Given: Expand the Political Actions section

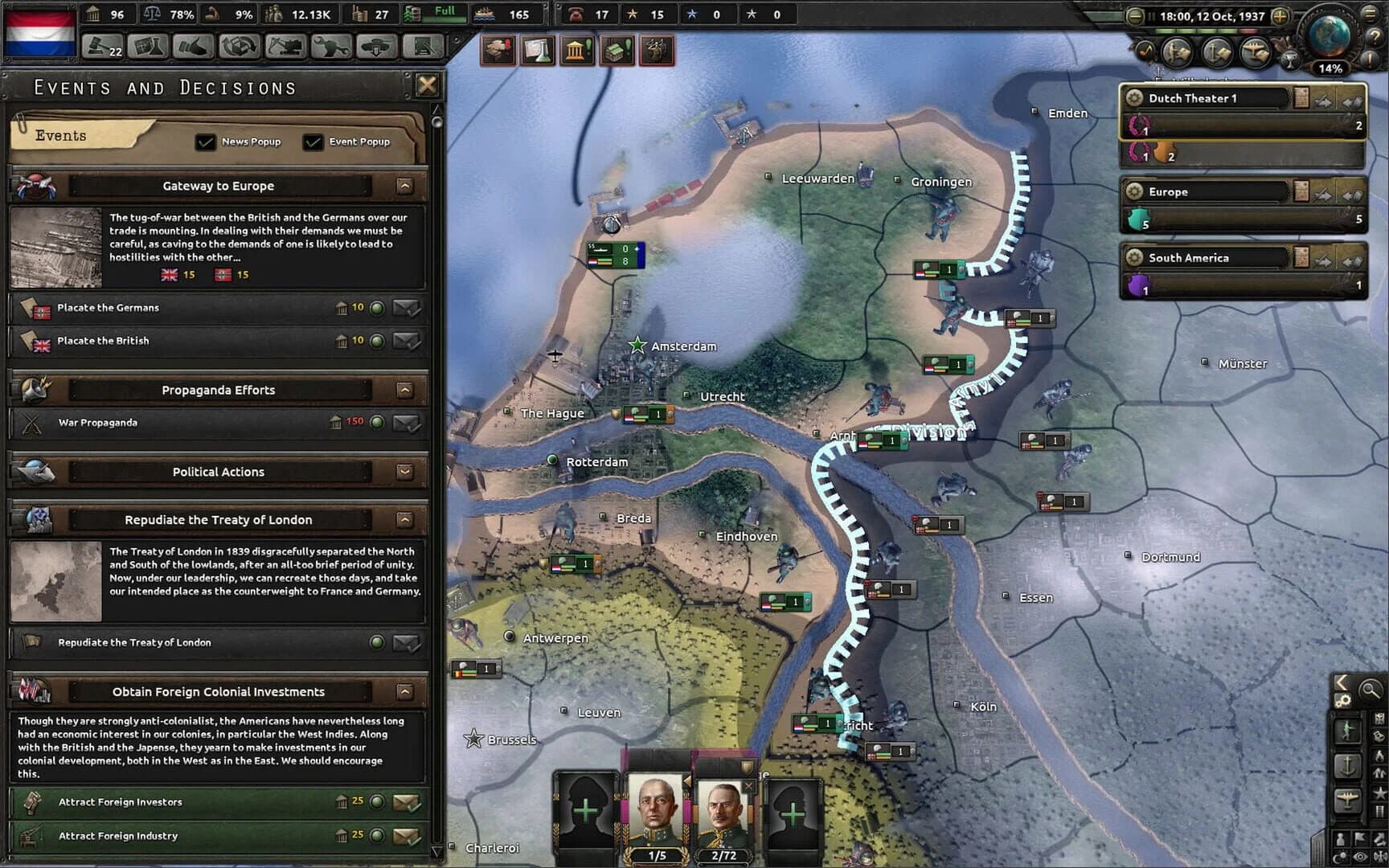Looking at the screenshot, I should point(404,472).
